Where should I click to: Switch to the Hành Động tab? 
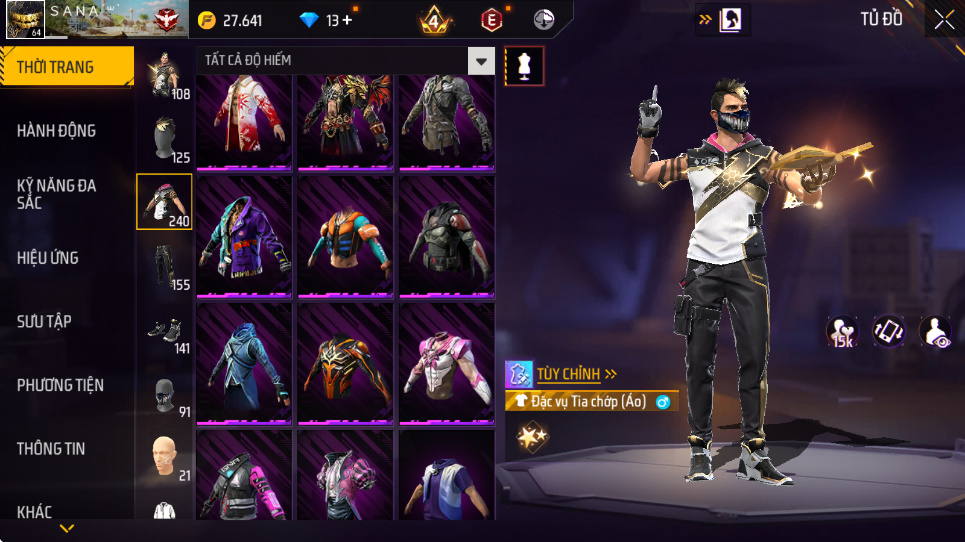pos(57,131)
